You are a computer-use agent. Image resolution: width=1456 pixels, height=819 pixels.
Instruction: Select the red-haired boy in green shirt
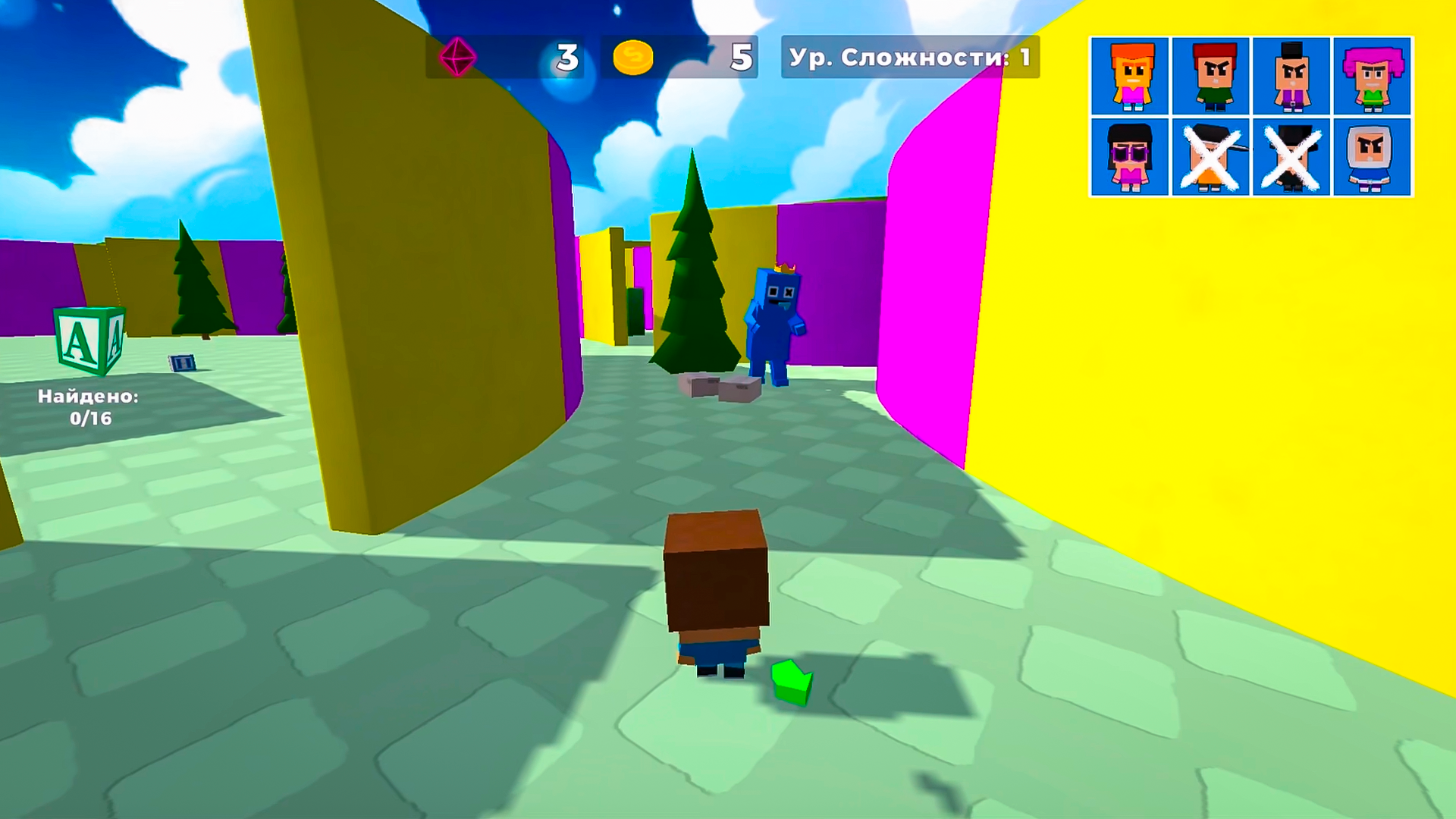(1211, 77)
